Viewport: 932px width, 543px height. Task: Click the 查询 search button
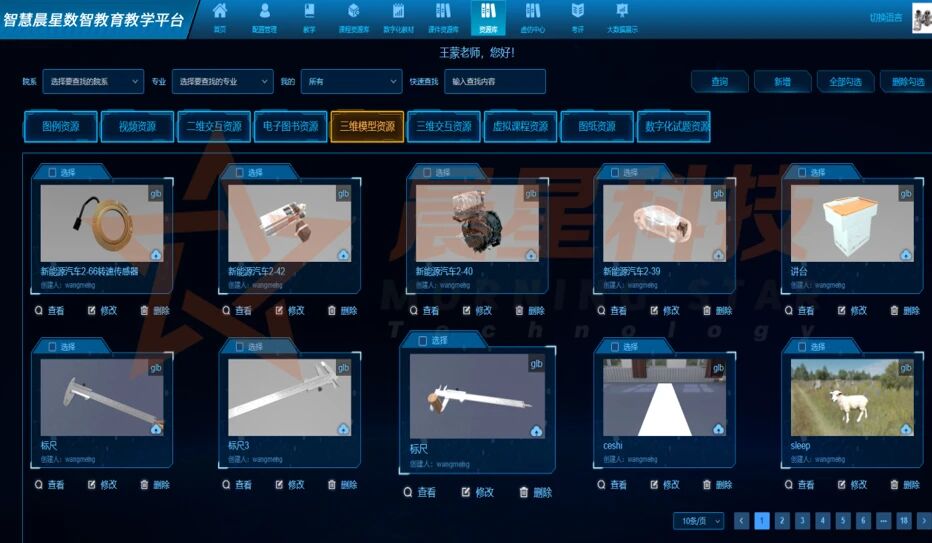tap(719, 82)
